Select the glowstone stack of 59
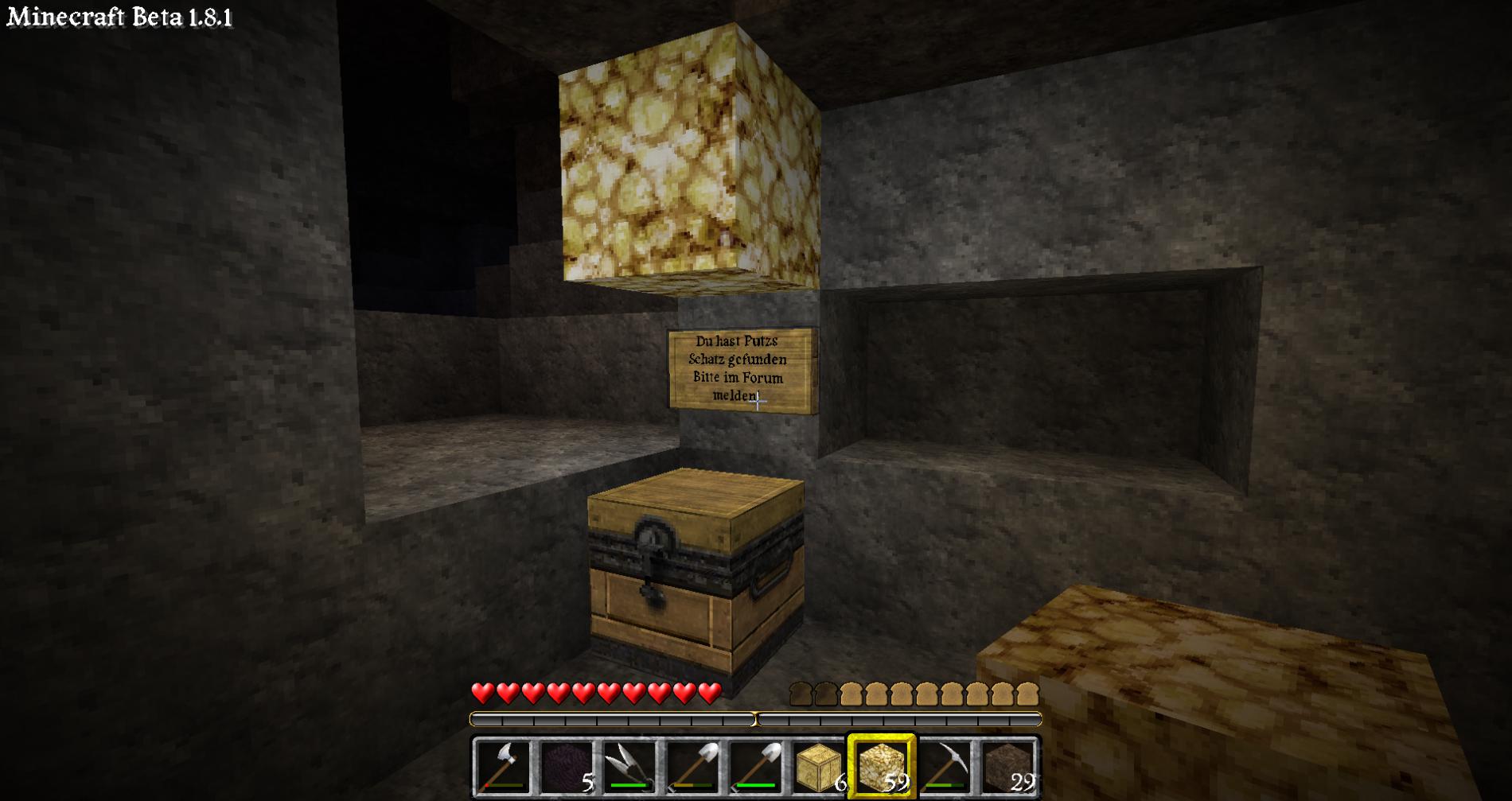The height and width of the screenshot is (801, 1512). tap(882, 768)
